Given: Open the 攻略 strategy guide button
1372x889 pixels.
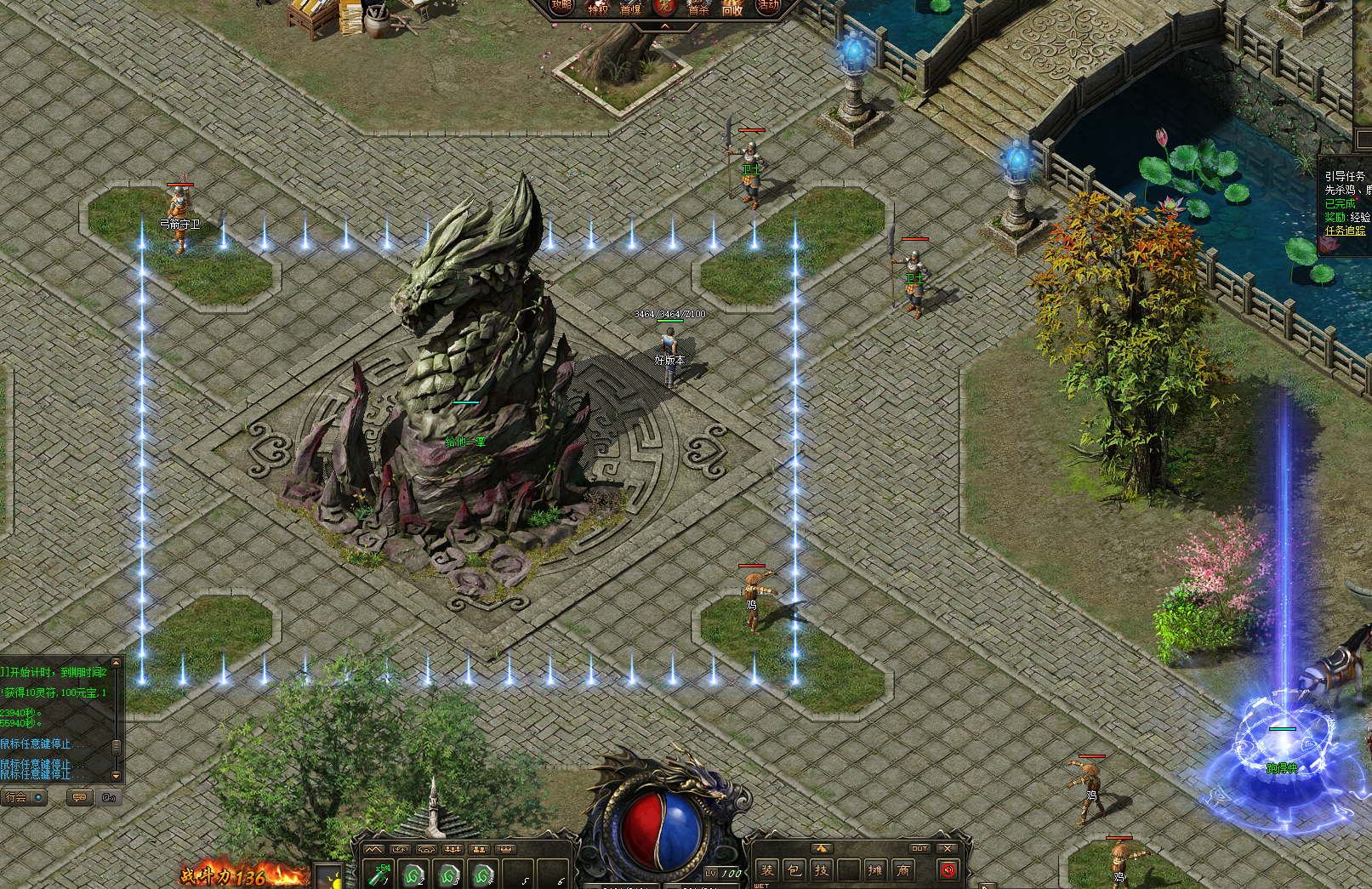Looking at the screenshot, I should [x=562, y=6].
